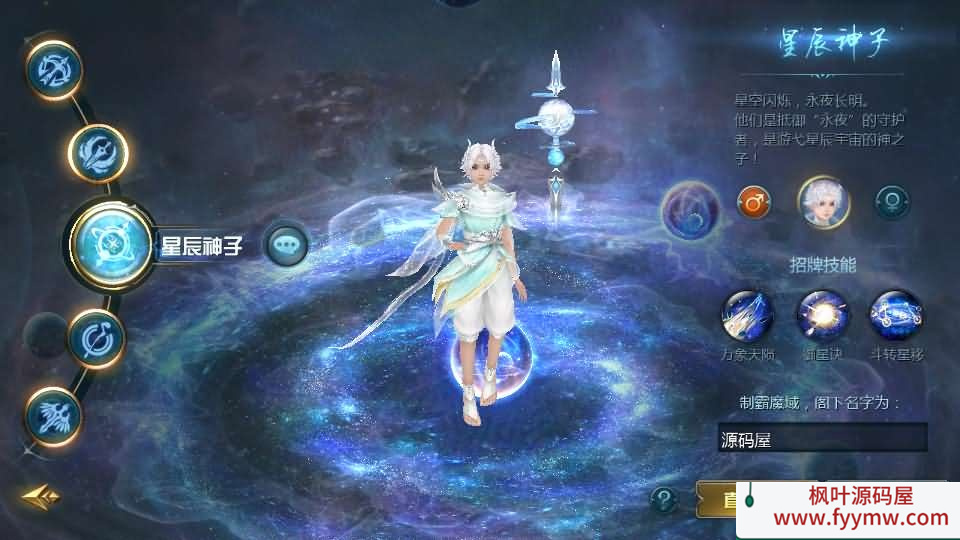Select the crossbow class icon
960x540 pixels.
click(53, 69)
